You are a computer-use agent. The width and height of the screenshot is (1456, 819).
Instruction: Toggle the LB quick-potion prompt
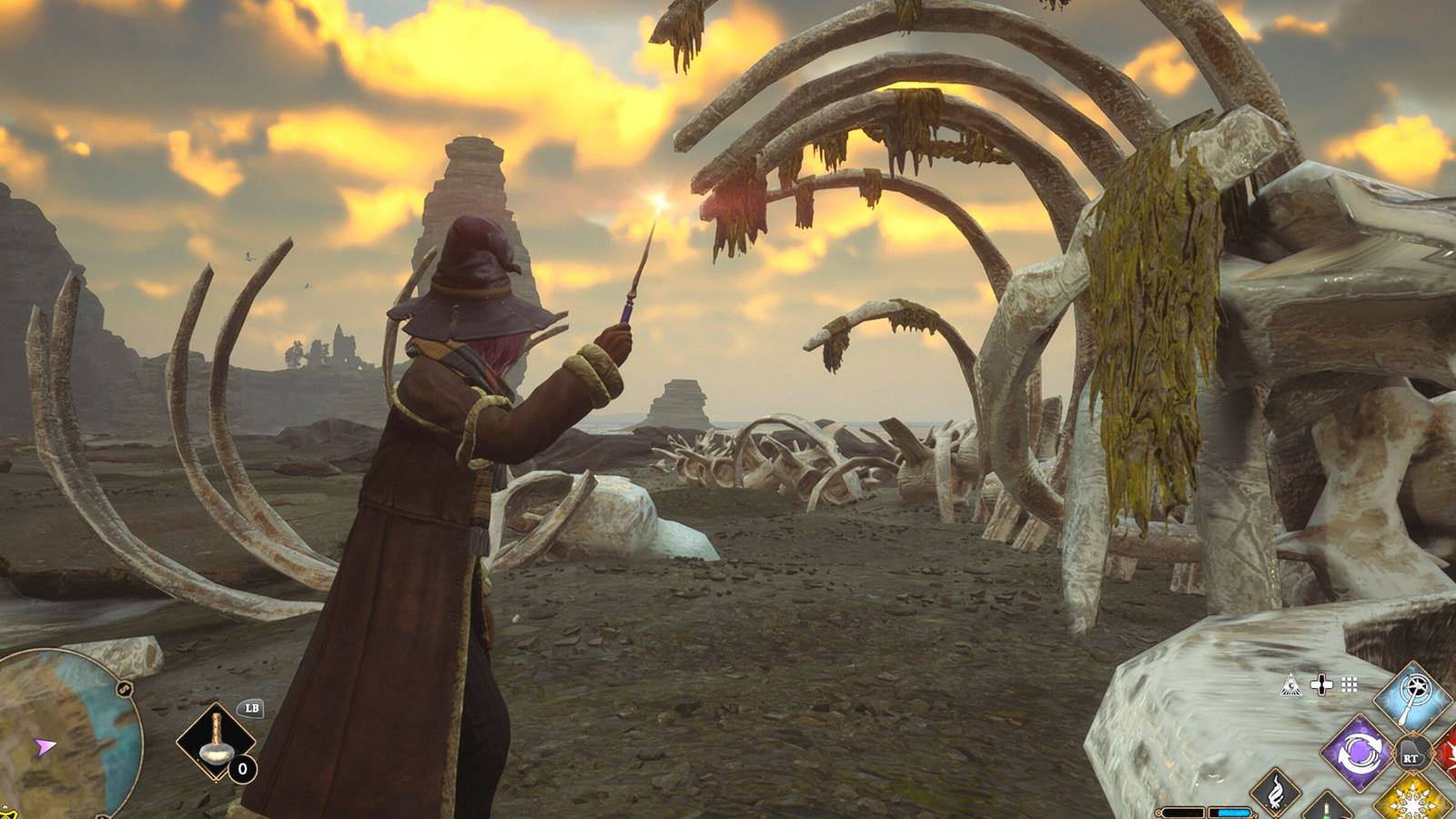pyautogui.click(x=253, y=709)
